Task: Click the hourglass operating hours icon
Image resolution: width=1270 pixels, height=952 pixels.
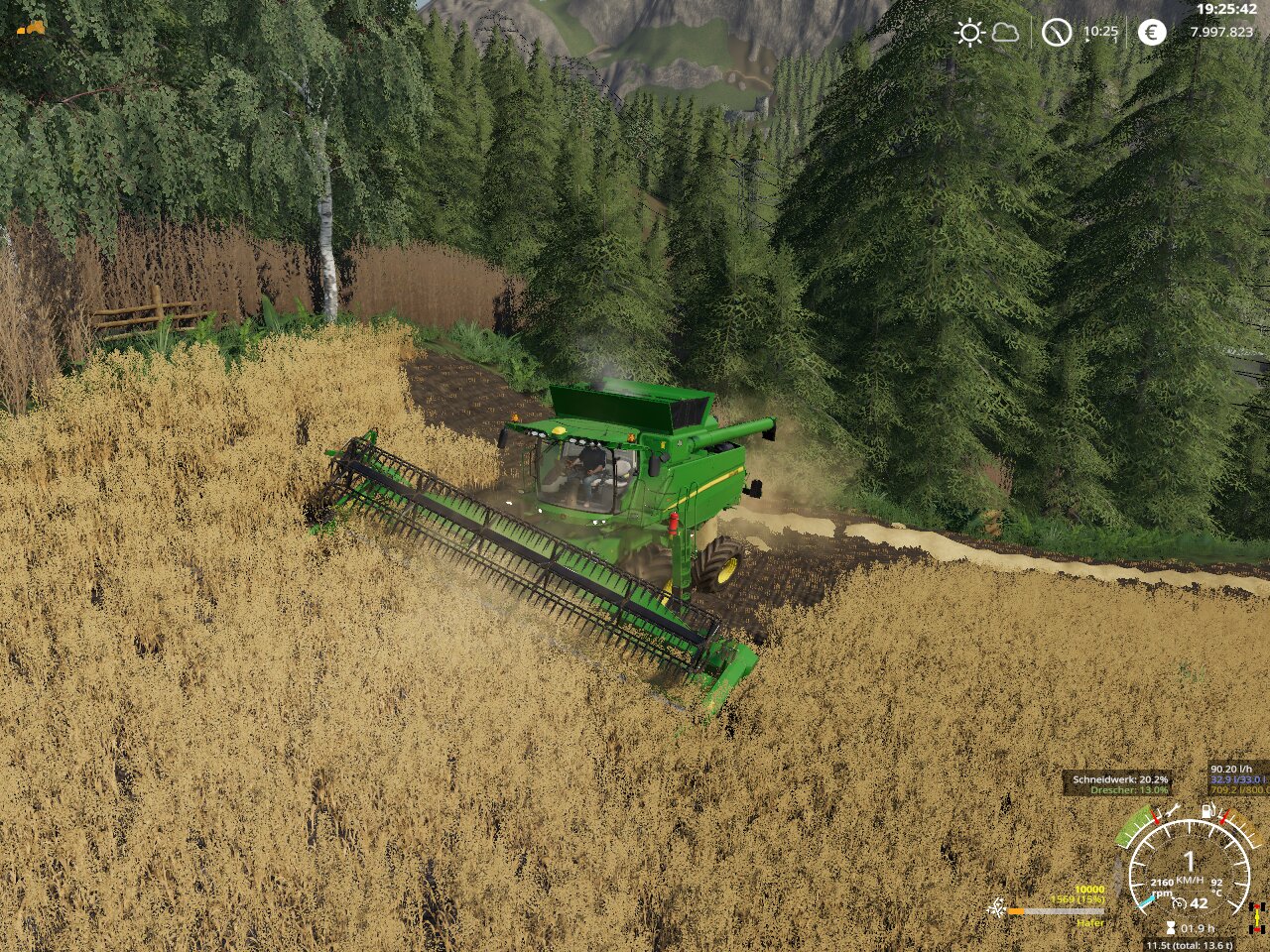Action: 1171,929
